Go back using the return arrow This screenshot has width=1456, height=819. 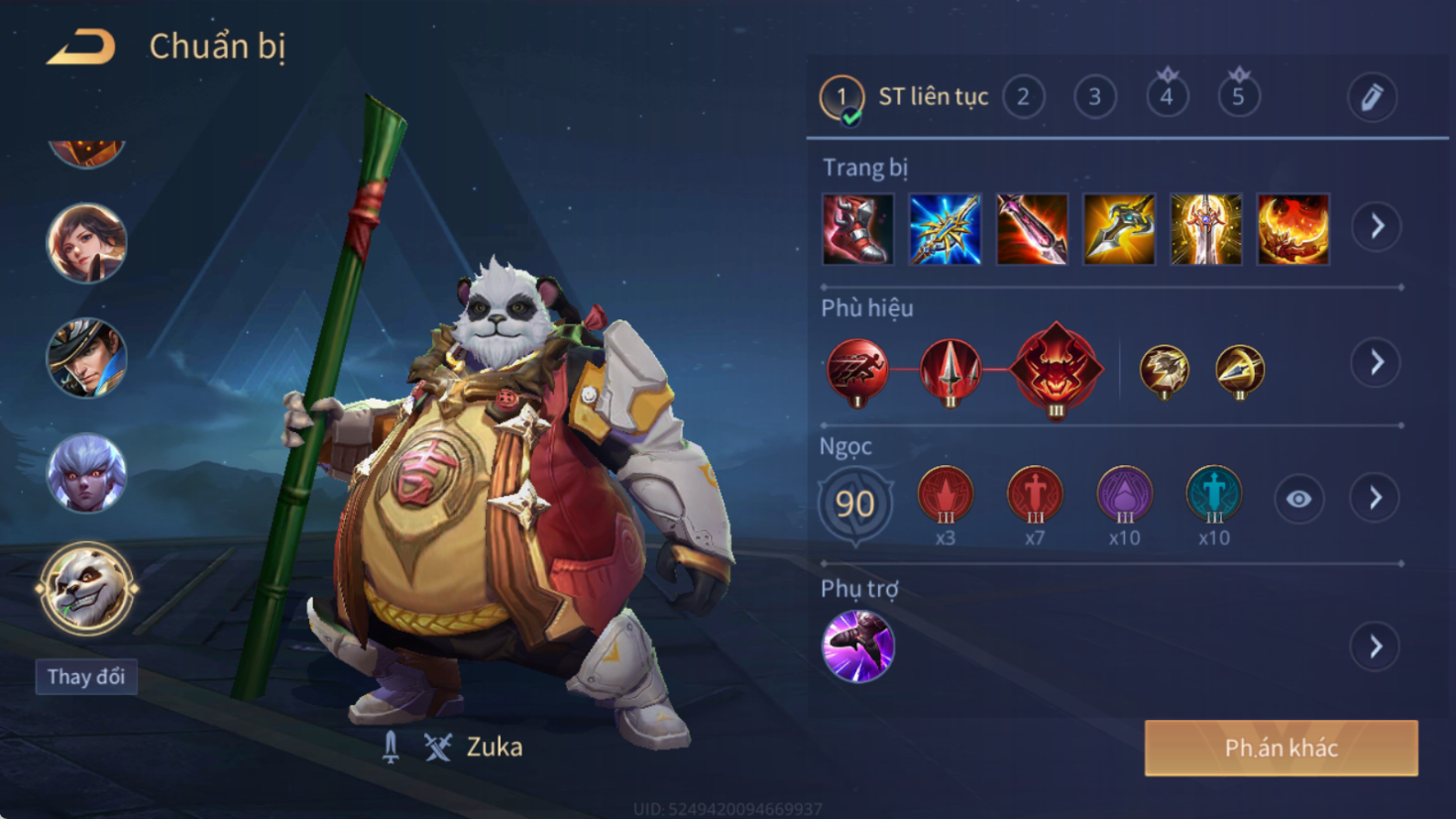81,47
